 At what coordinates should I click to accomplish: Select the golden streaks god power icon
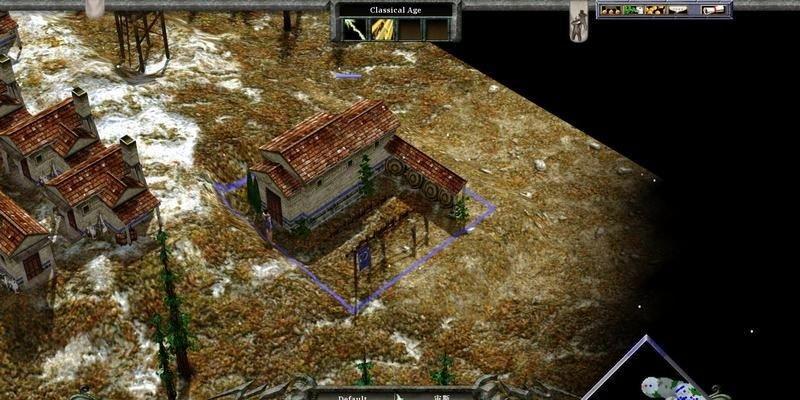[381, 30]
